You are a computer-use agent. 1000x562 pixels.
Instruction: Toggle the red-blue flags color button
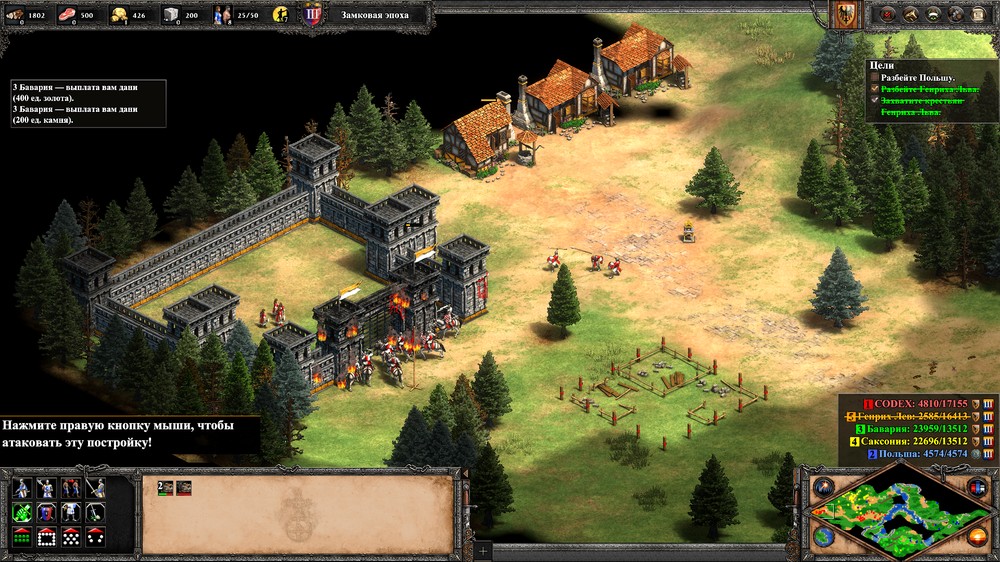click(976, 487)
